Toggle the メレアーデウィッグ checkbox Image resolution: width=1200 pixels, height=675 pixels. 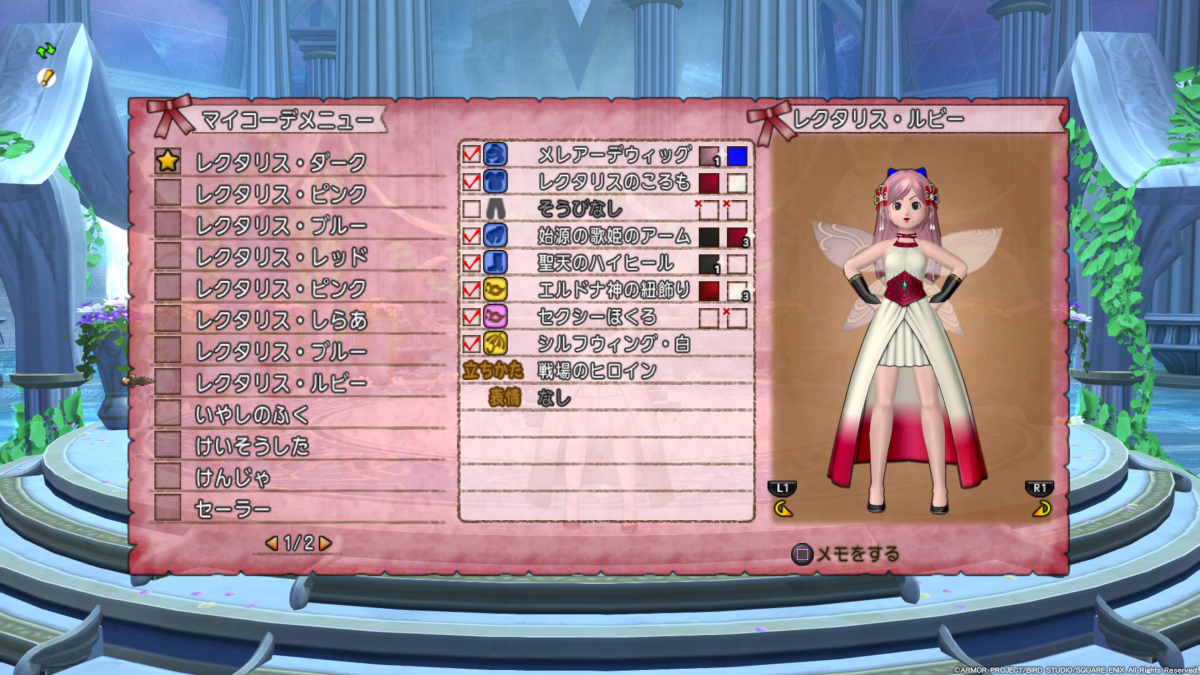click(x=471, y=155)
